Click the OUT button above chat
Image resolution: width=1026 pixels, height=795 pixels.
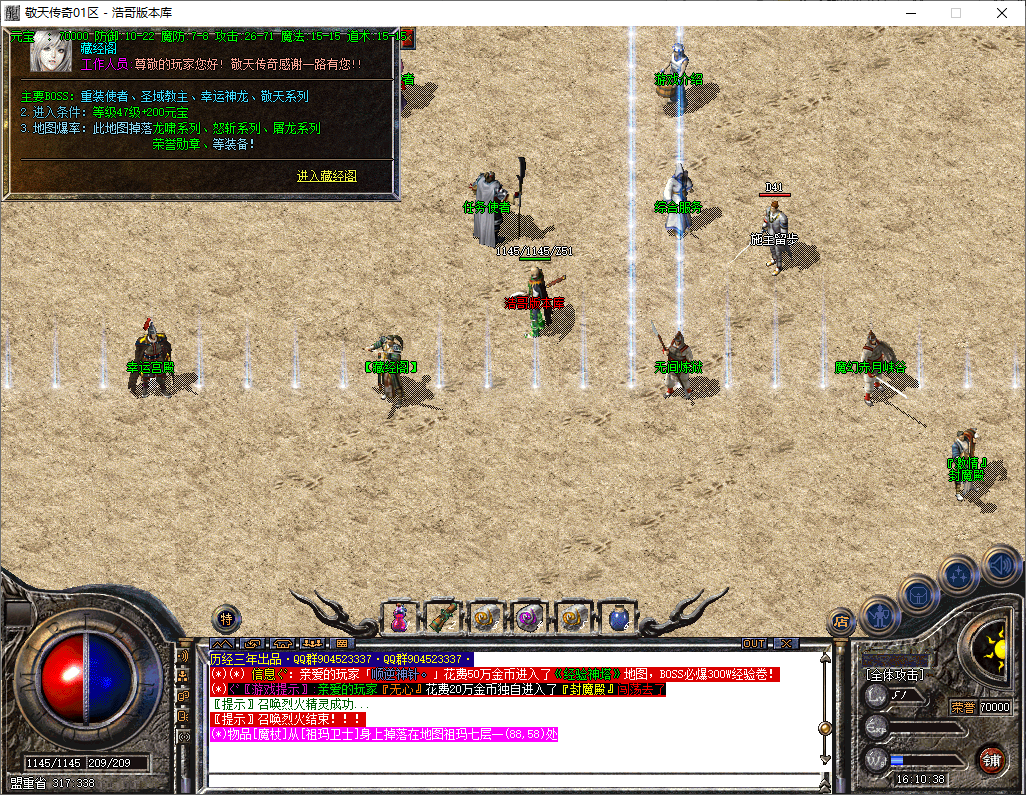754,643
